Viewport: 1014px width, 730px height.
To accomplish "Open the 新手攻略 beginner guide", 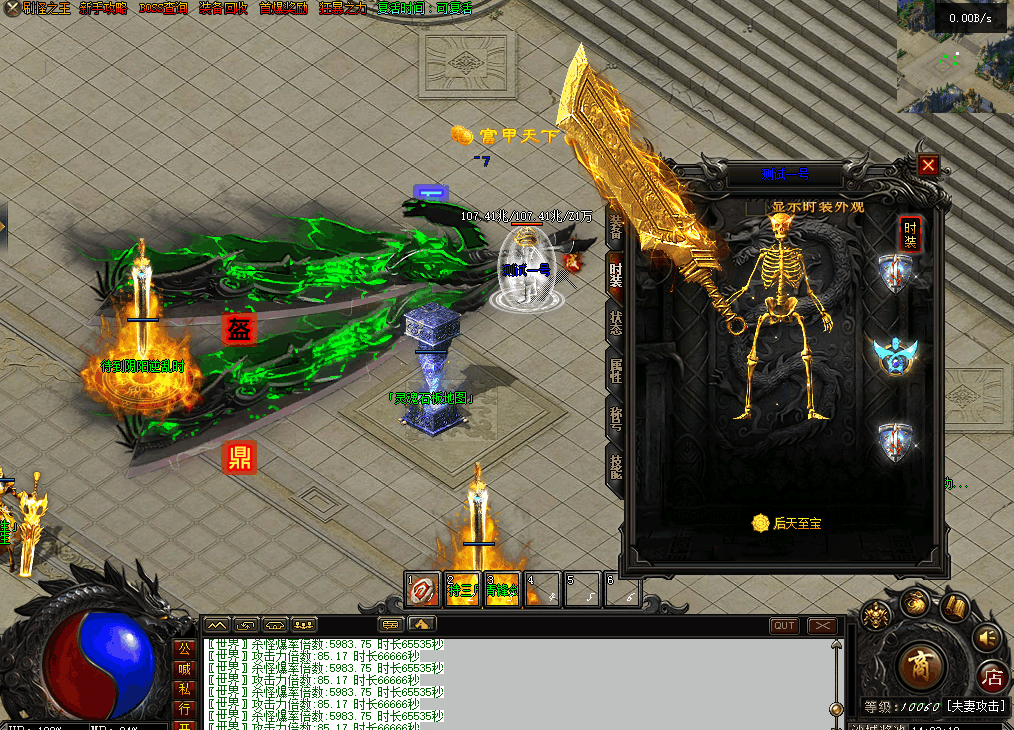I will (103, 8).
